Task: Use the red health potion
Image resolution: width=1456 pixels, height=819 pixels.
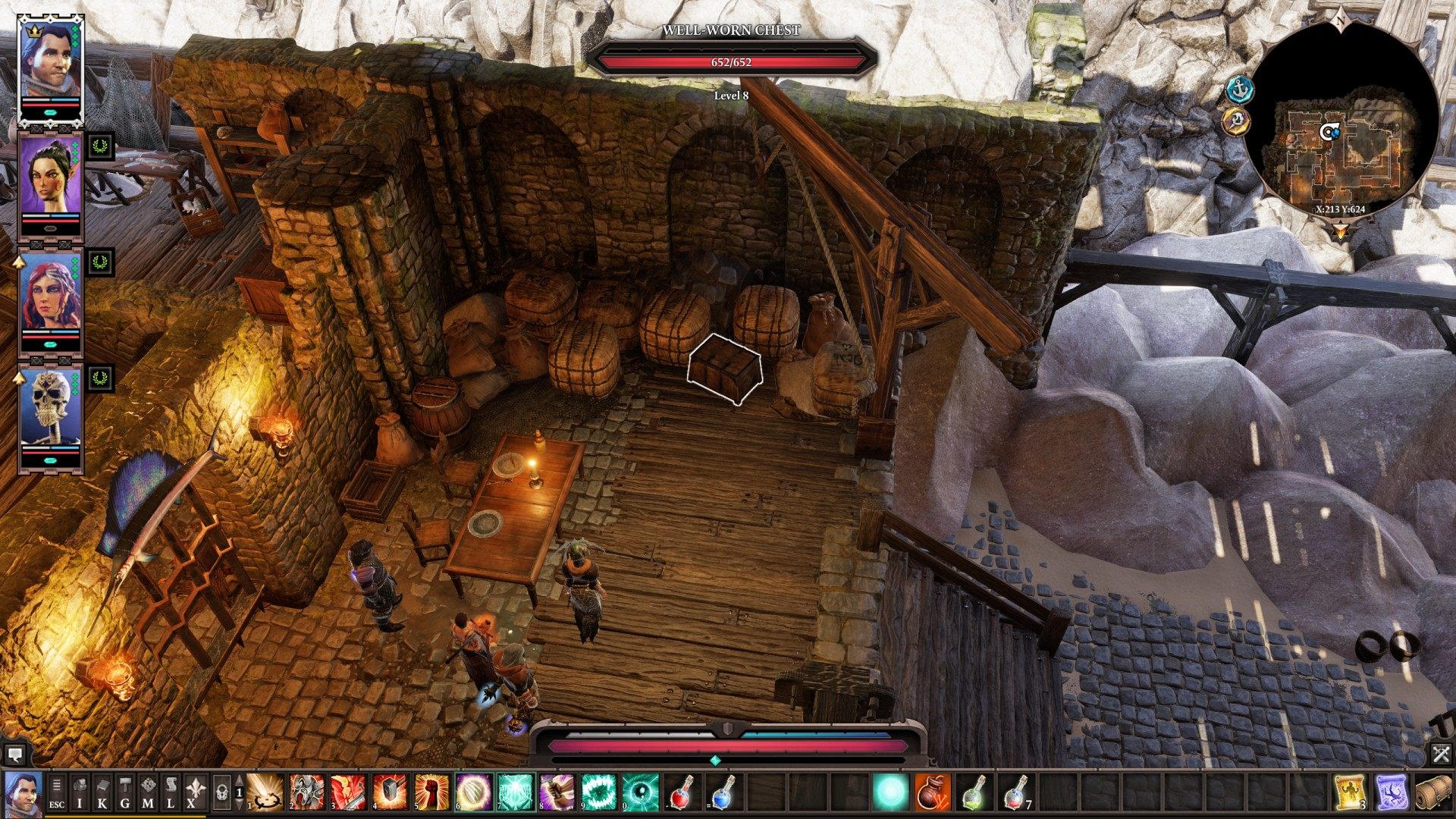Action: click(x=681, y=792)
